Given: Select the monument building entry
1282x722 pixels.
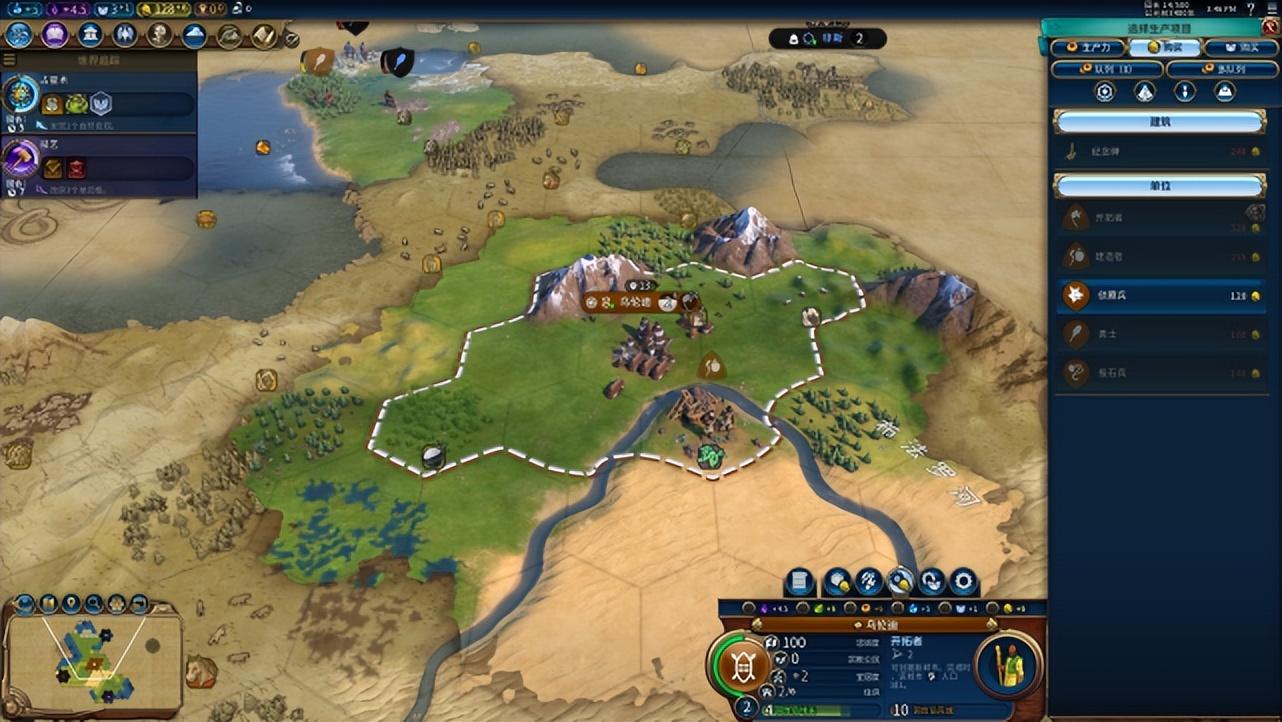Looking at the screenshot, I should coord(1160,152).
